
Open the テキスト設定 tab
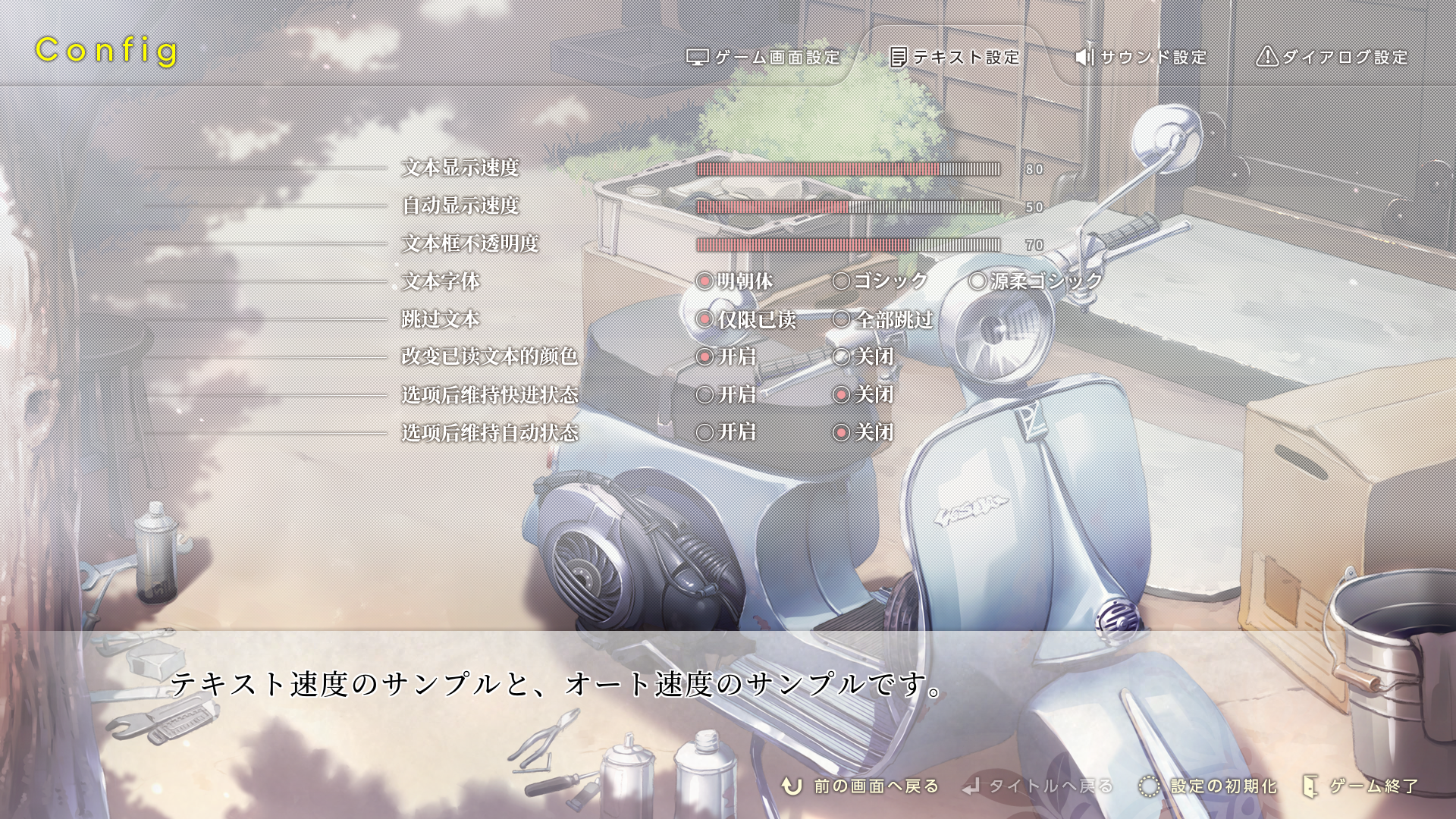[955, 58]
